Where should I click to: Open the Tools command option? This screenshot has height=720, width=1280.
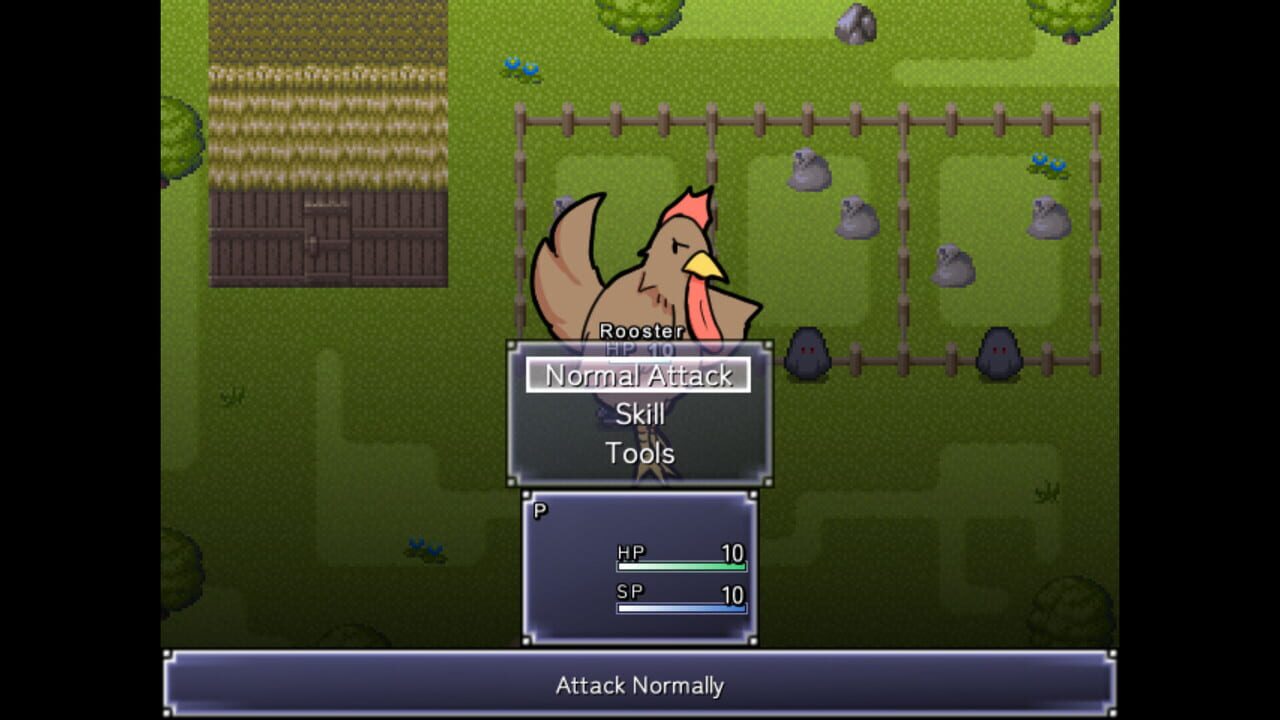[639, 452]
